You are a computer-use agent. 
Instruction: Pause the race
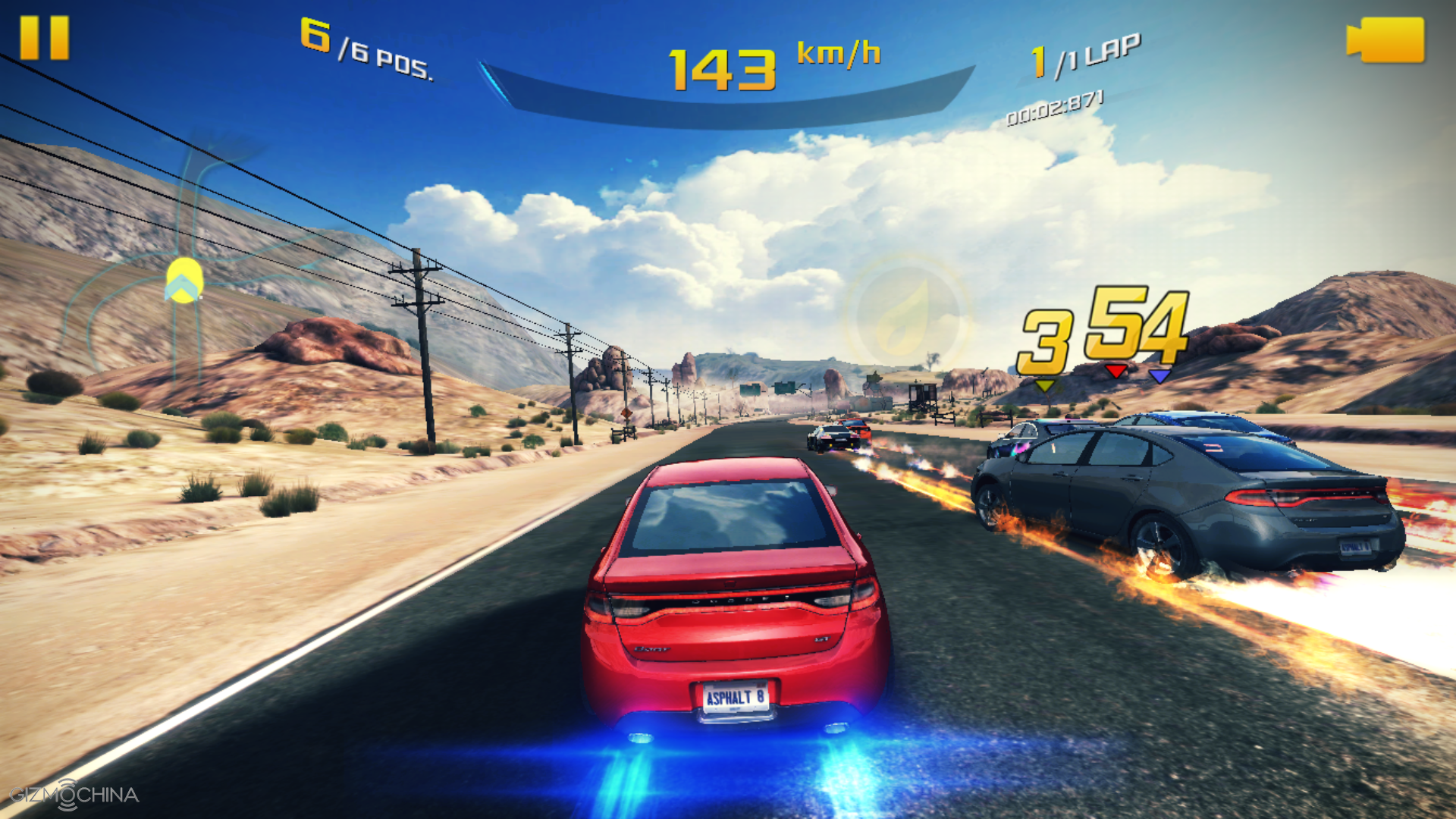(44, 38)
